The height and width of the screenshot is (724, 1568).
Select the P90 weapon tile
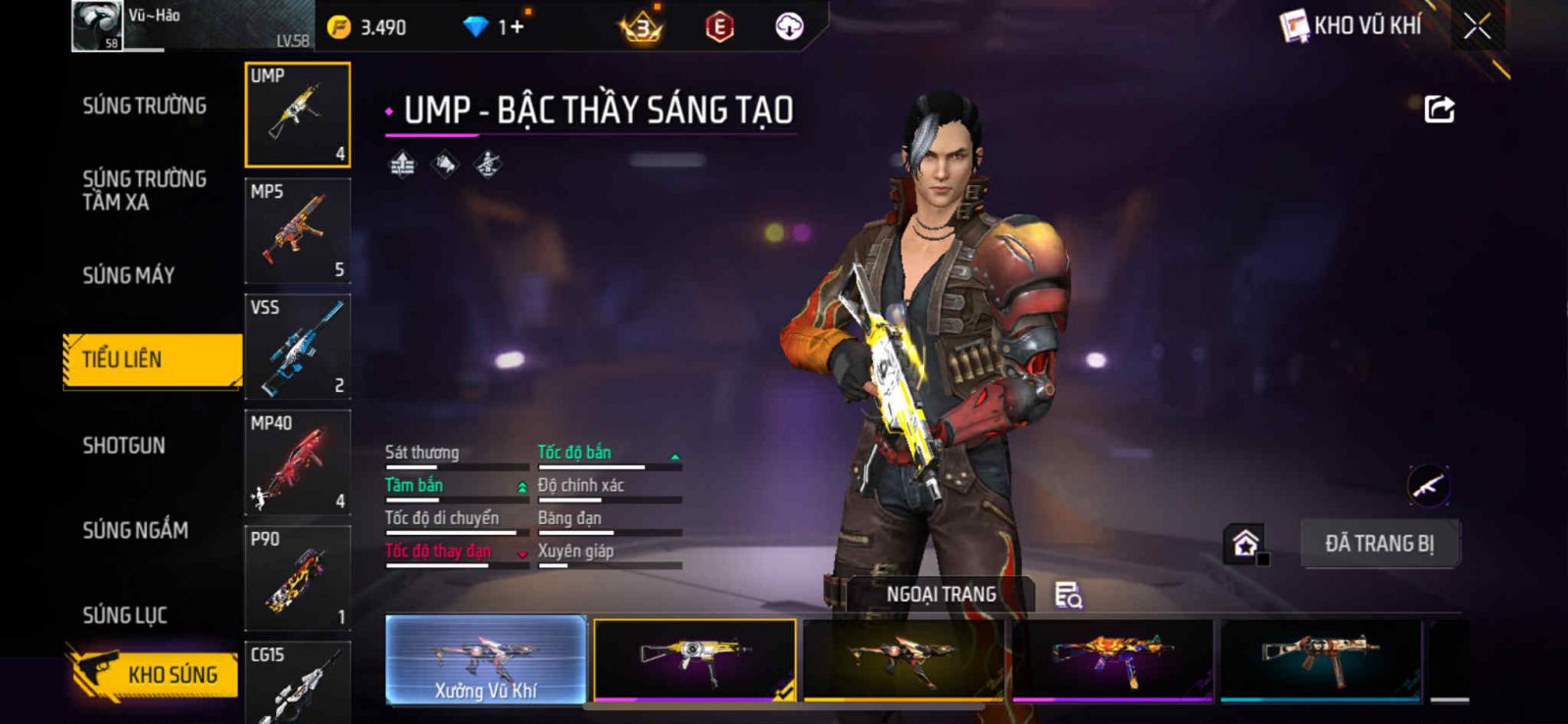click(297, 578)
